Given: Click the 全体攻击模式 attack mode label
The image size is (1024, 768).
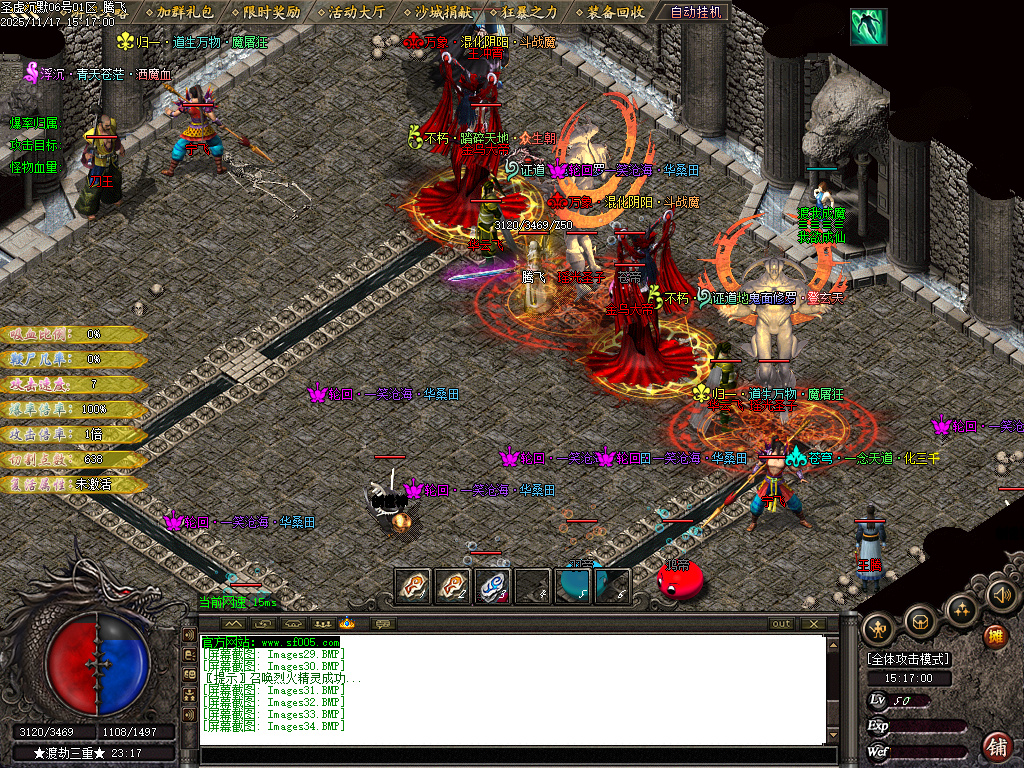Looking at the screenshot, I should pos(908,659).
